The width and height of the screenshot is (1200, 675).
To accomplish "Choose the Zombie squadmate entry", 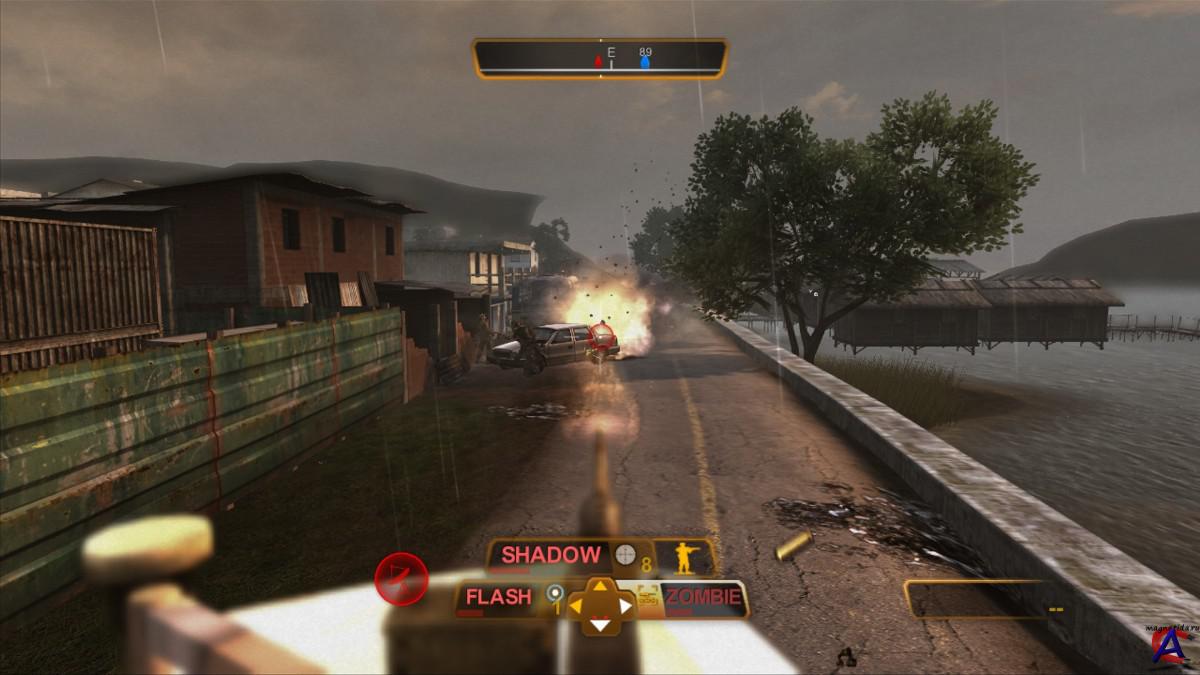I will 705,599.
